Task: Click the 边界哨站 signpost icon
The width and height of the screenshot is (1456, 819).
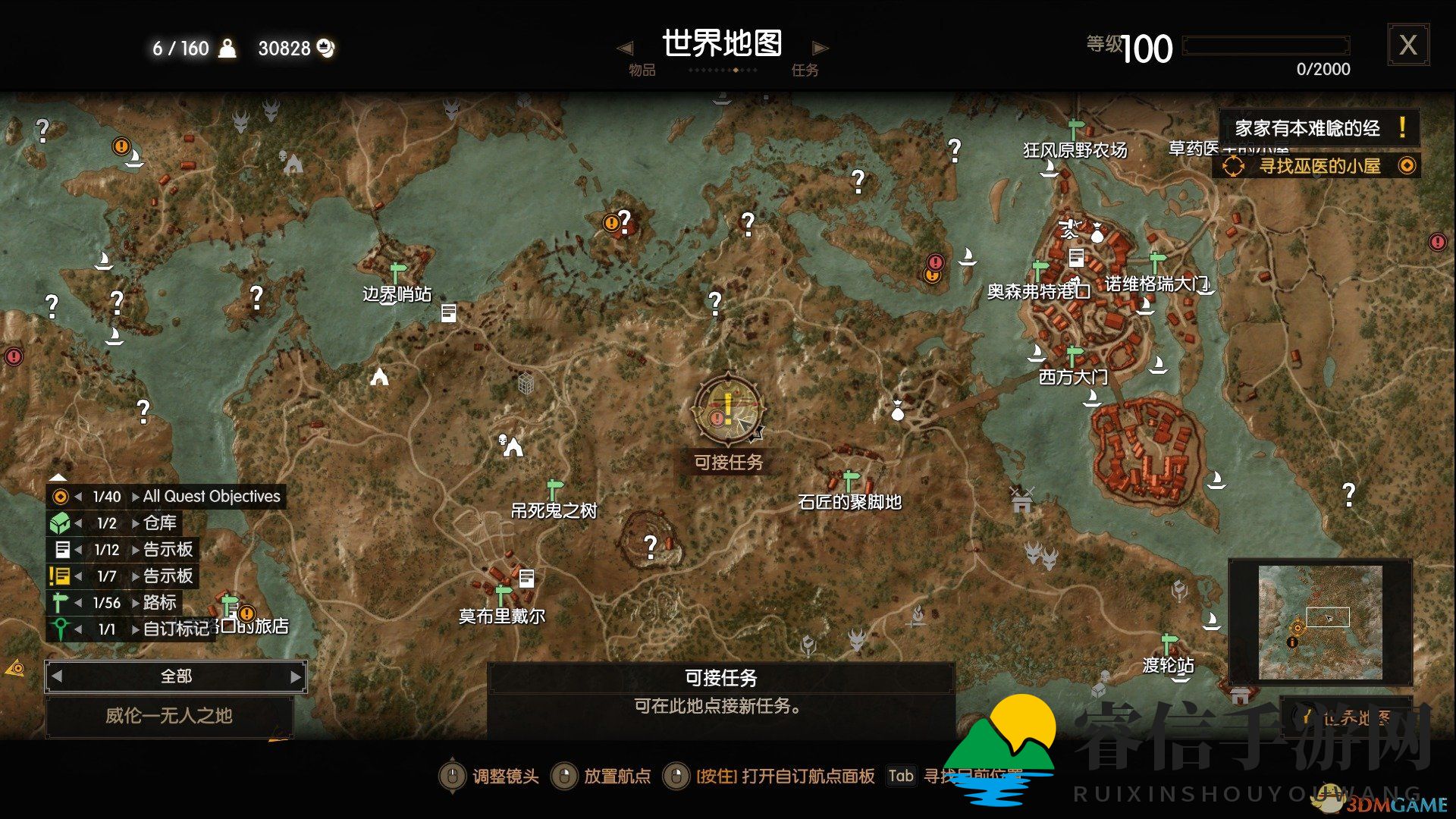Action: click(397, 271)
